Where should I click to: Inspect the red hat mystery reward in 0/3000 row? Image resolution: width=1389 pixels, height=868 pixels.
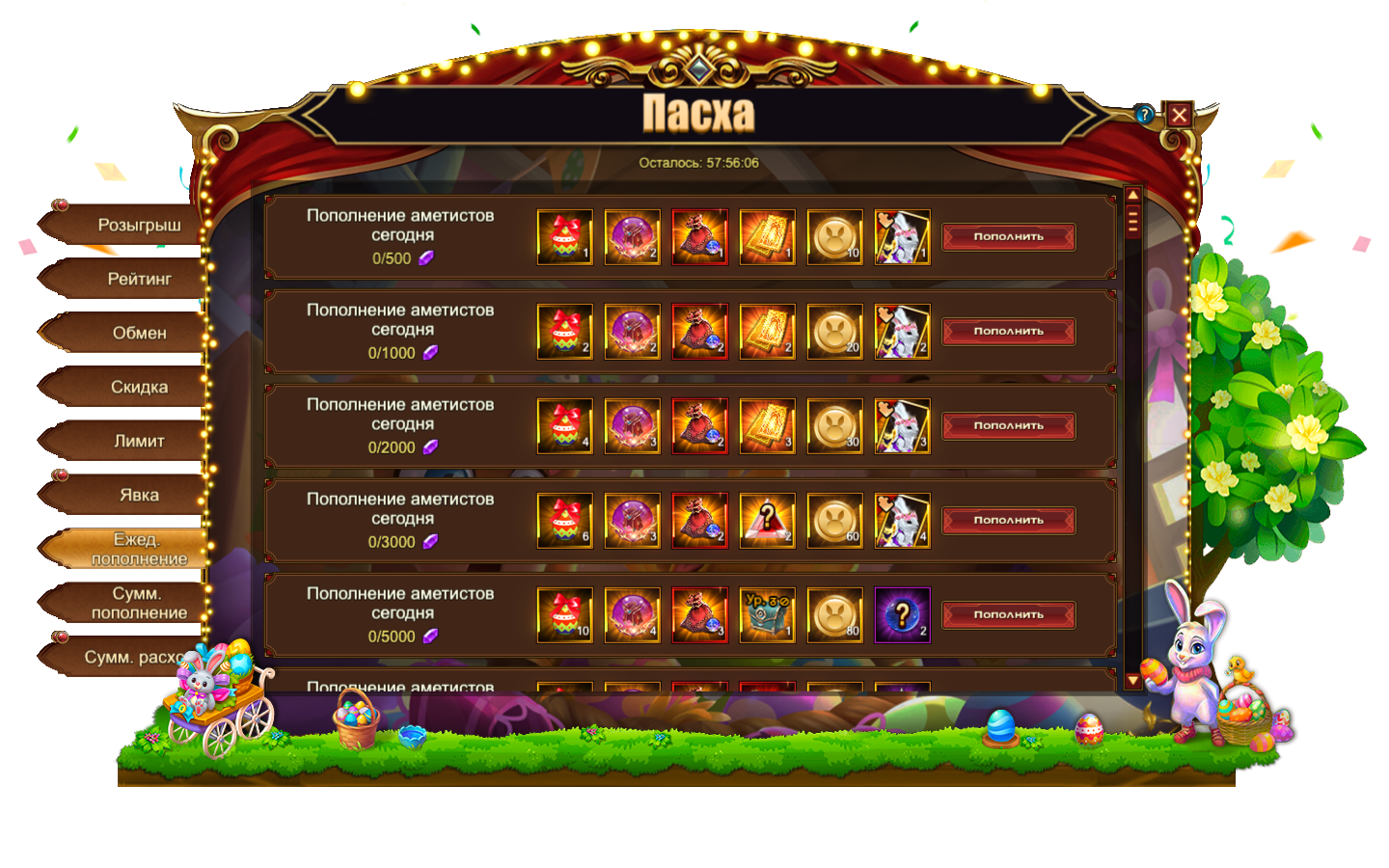click(768, 521)
